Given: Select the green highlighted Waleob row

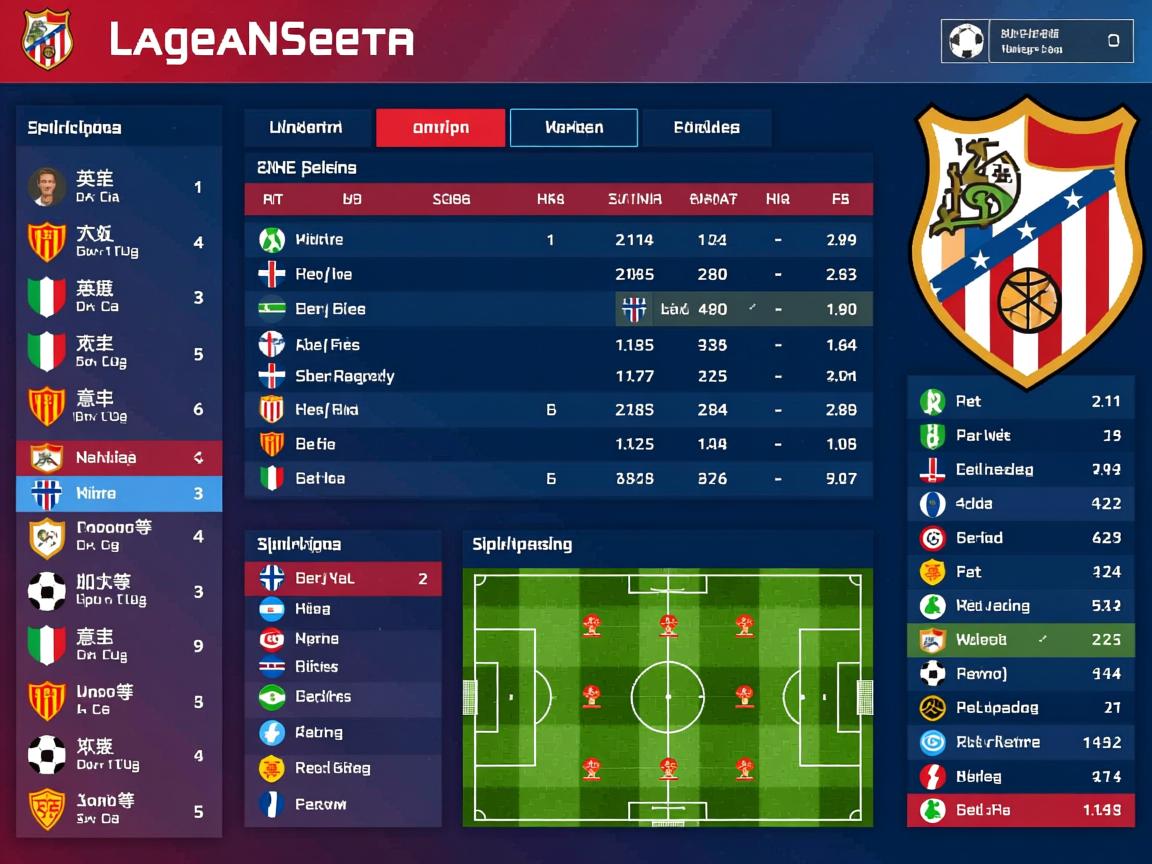Looking at the screenshot, I should point(1020,640).
